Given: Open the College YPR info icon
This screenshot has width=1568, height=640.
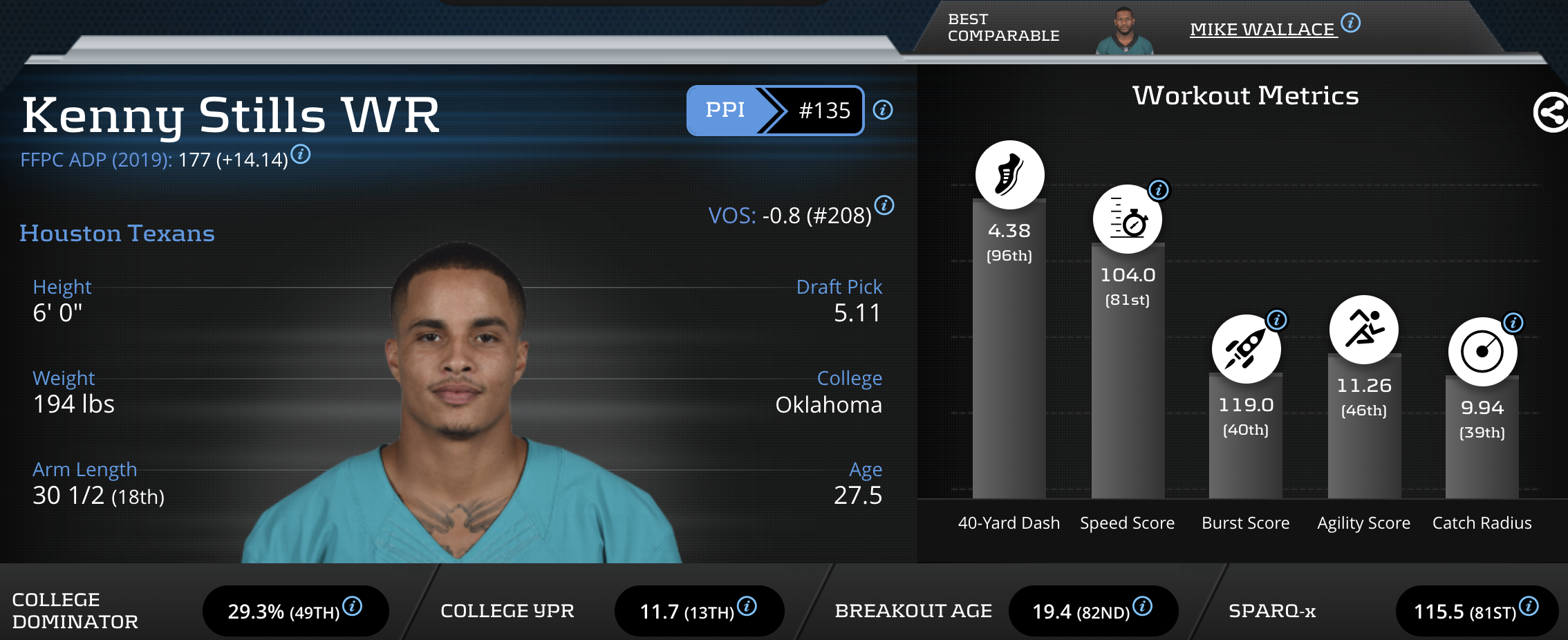Looking at the screenshot, I should (x=747, y=606).
